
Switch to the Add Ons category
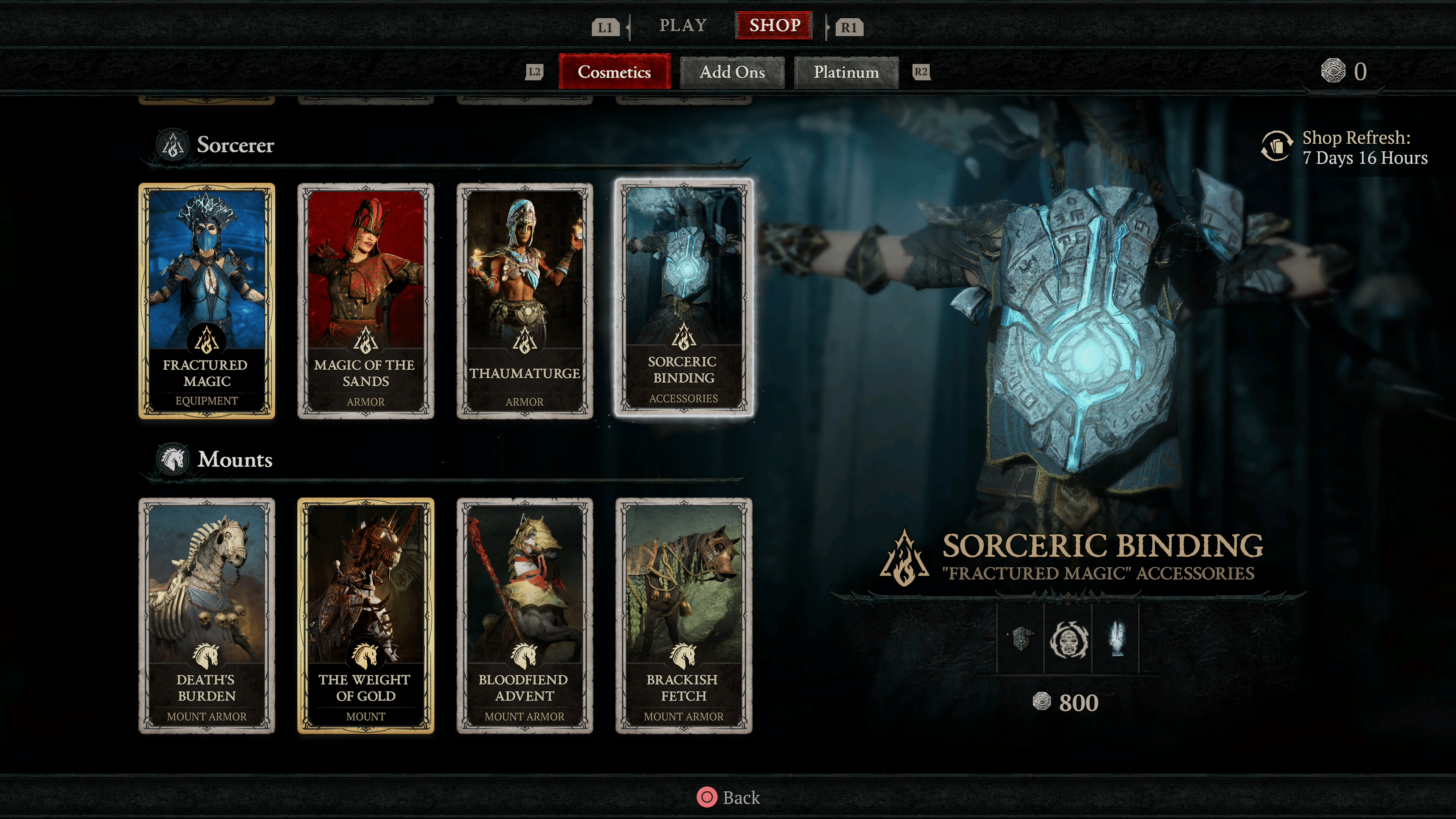pyautogui.click(x=732, y=72)
